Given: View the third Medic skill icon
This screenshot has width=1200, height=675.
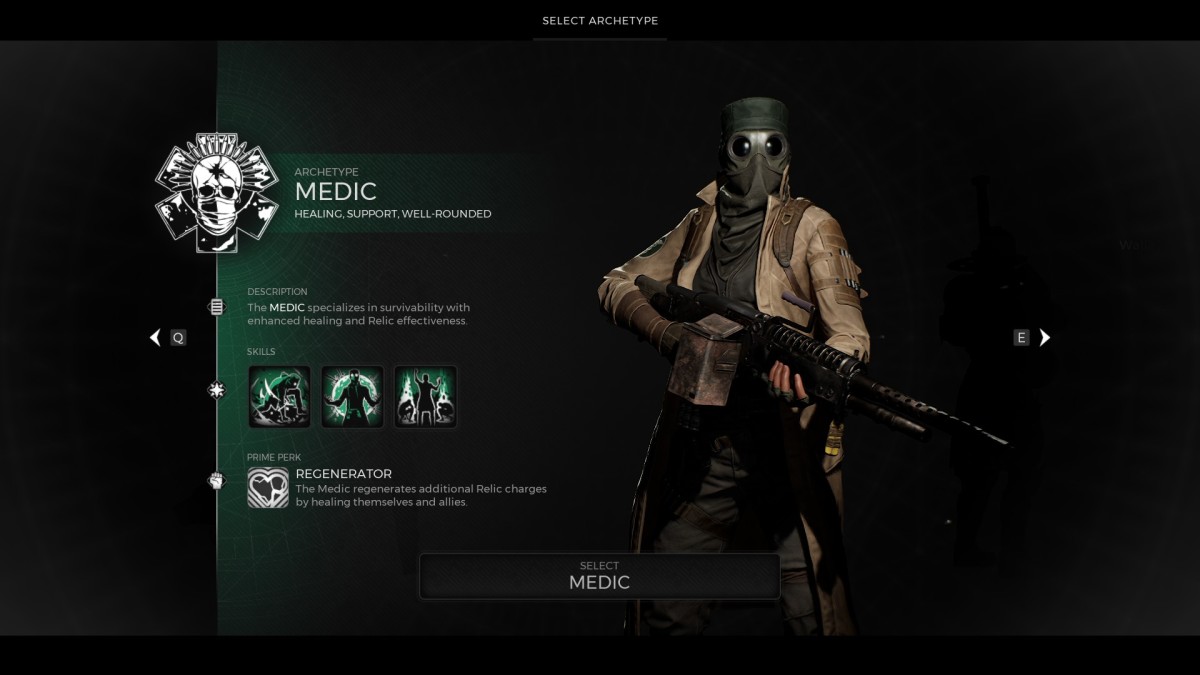Looking at the screenshot, I should 426,397.
